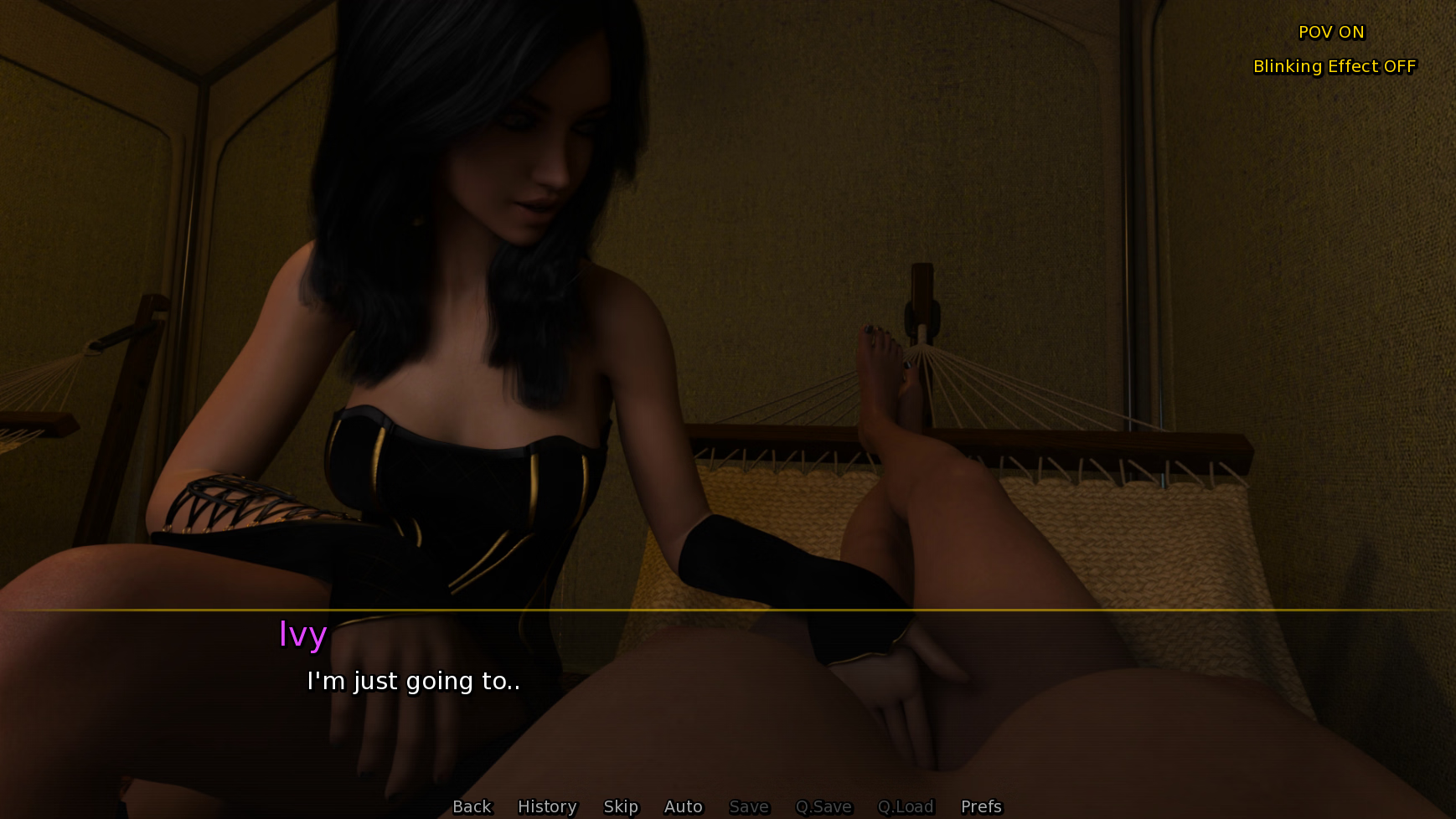Toggle the Blinking Effect OFF option
The width and height of the screenshot is (1456, 819).
click(x=1334, y=66)
